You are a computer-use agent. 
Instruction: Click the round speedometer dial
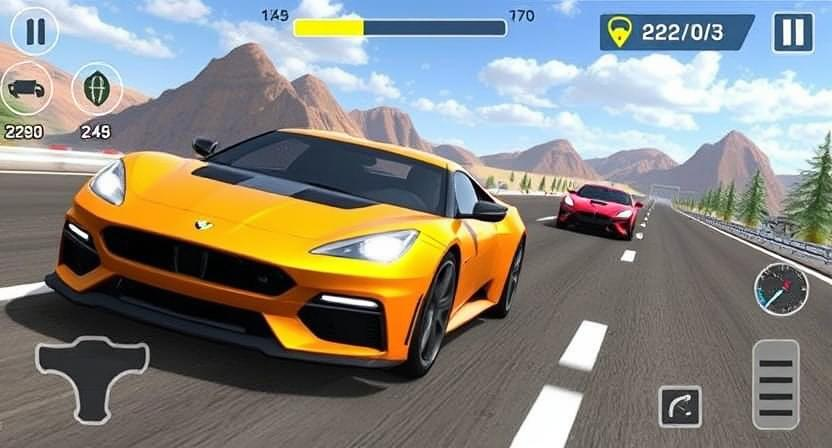tap(780, 290)
